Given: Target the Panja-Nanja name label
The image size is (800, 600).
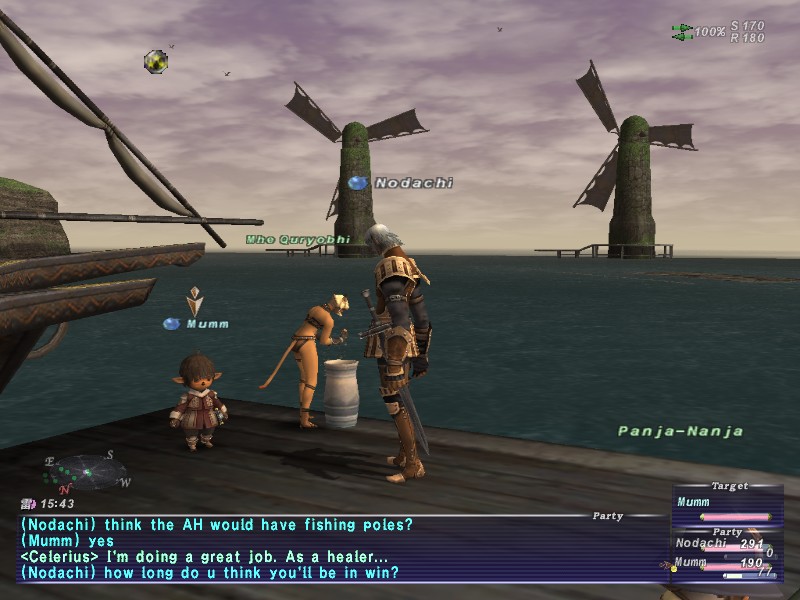Looking at the screenshot, I should pos(680,432).
